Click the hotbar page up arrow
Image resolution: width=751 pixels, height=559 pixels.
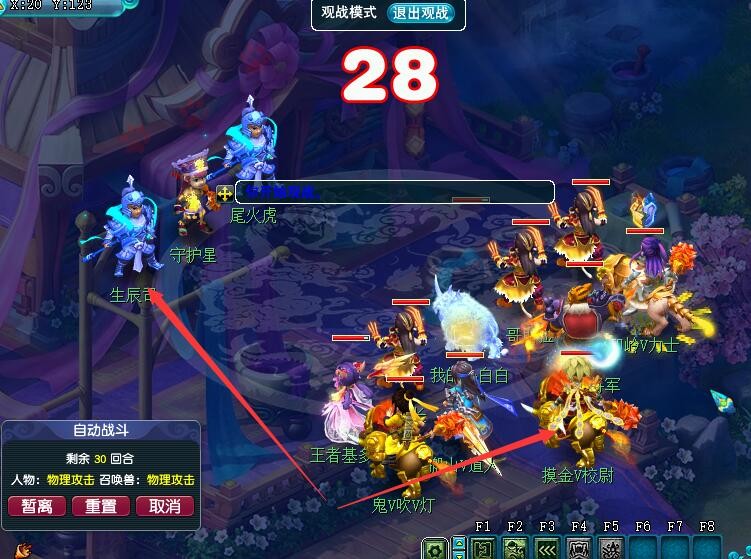(x=459, y=543)
